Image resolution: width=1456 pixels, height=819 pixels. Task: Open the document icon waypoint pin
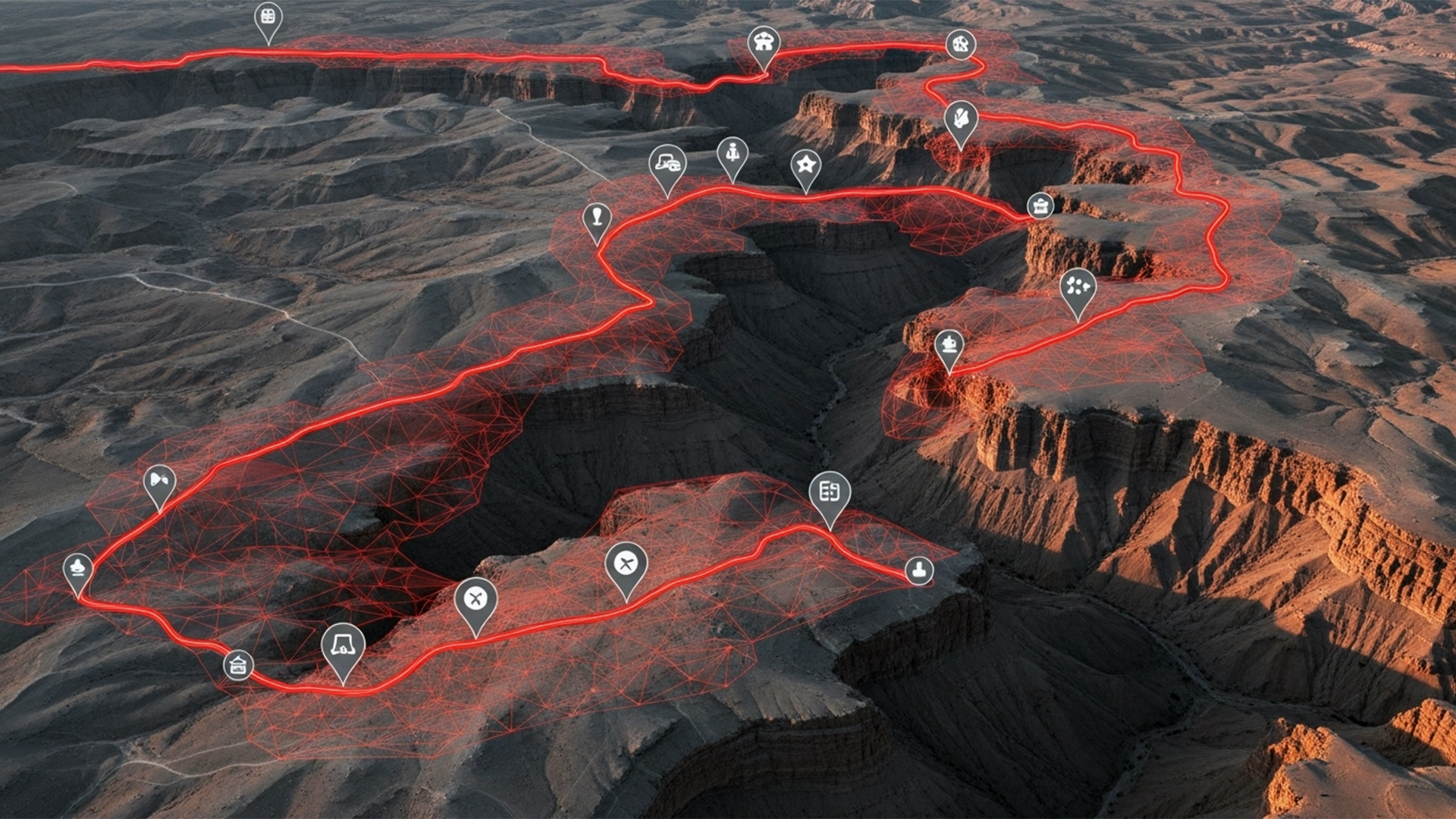(x=830, y=493)
